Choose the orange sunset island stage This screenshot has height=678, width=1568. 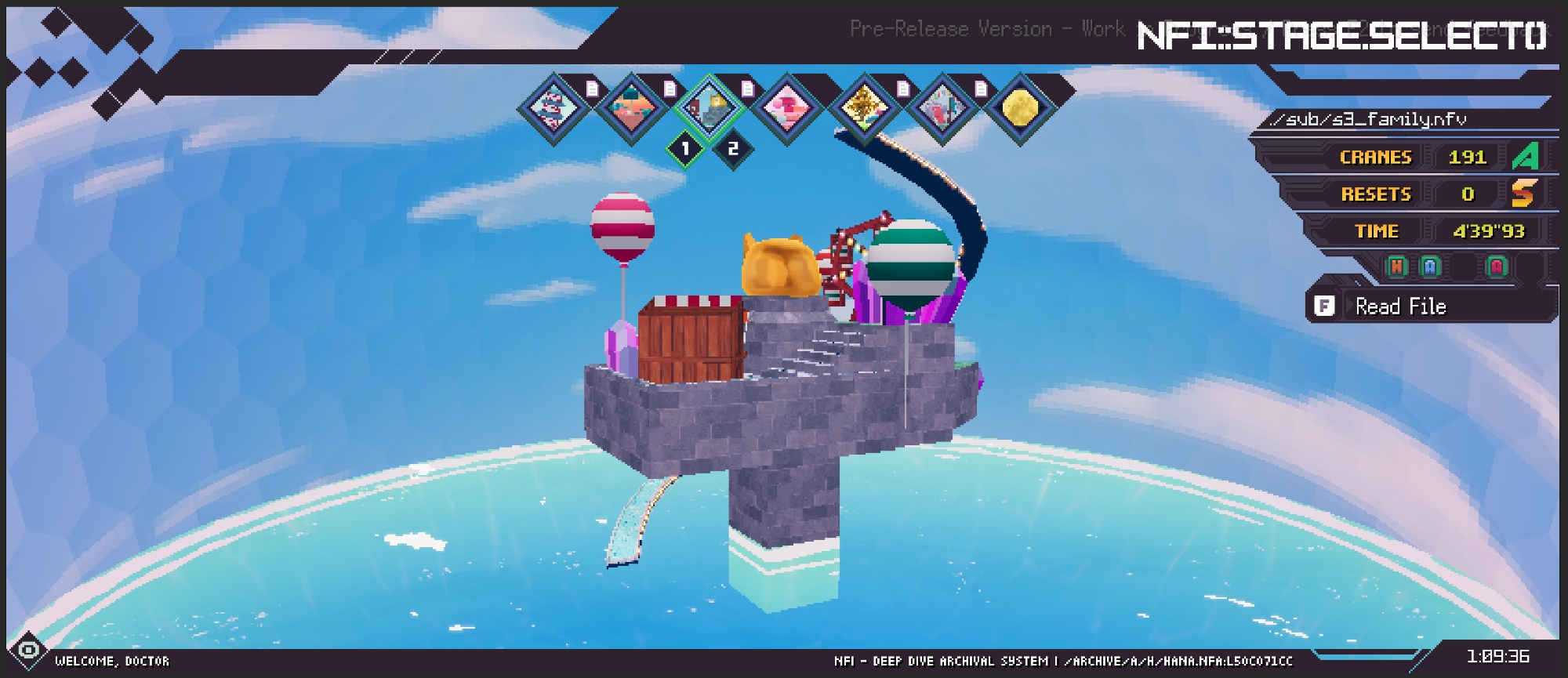coord(631,108)
